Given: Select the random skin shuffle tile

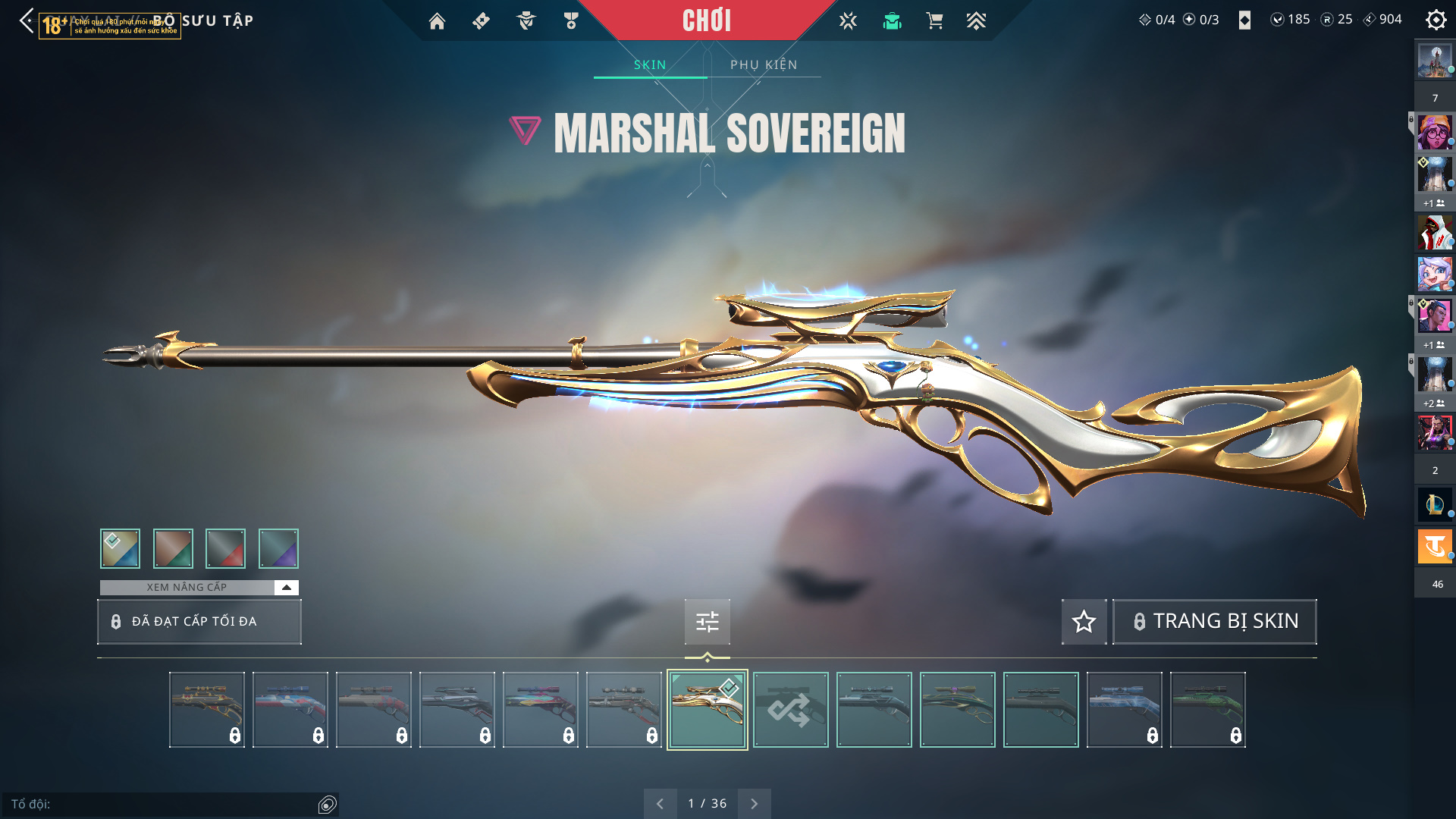Looking at the screenshot, I should click(790, 710).
